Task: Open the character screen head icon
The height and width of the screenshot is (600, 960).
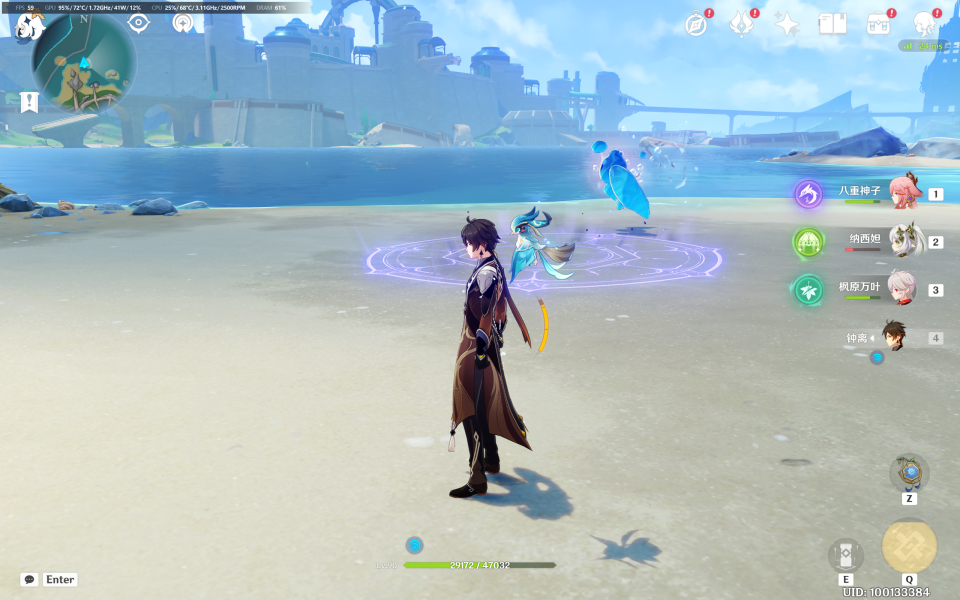Action: pos(924,25)
